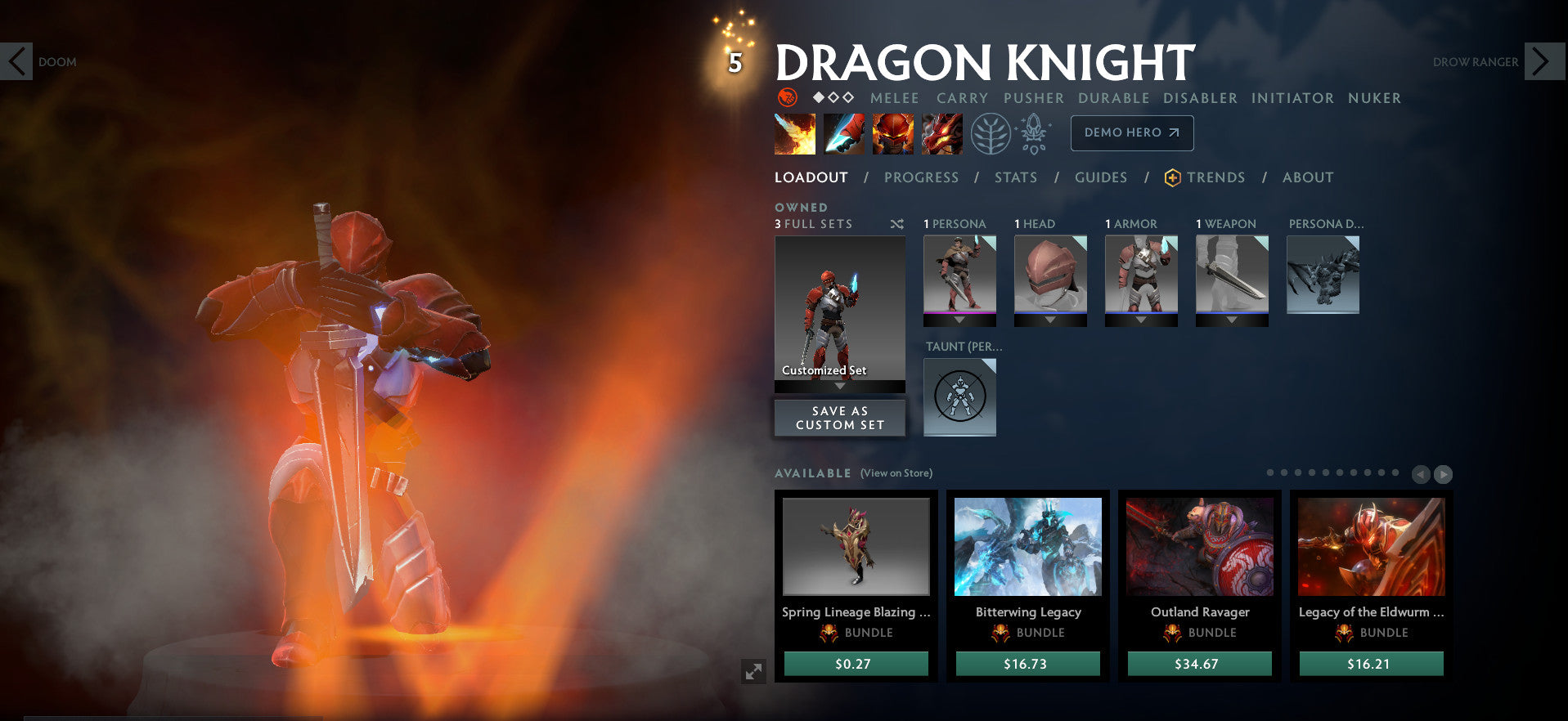Open the View on Store link
The image size is (1568, 721).
(x=896, y=472)
